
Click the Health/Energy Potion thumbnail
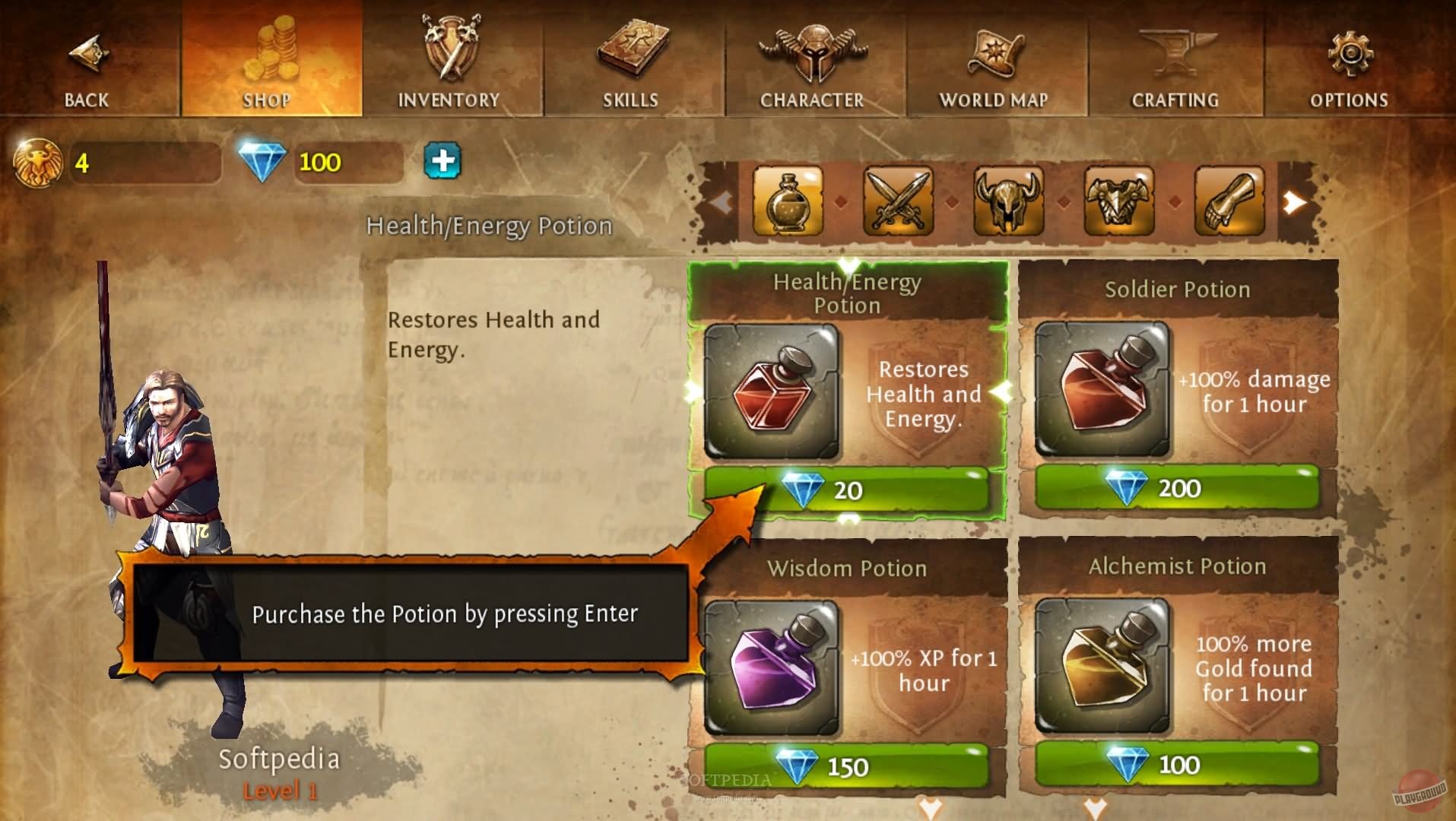[772, 393]
